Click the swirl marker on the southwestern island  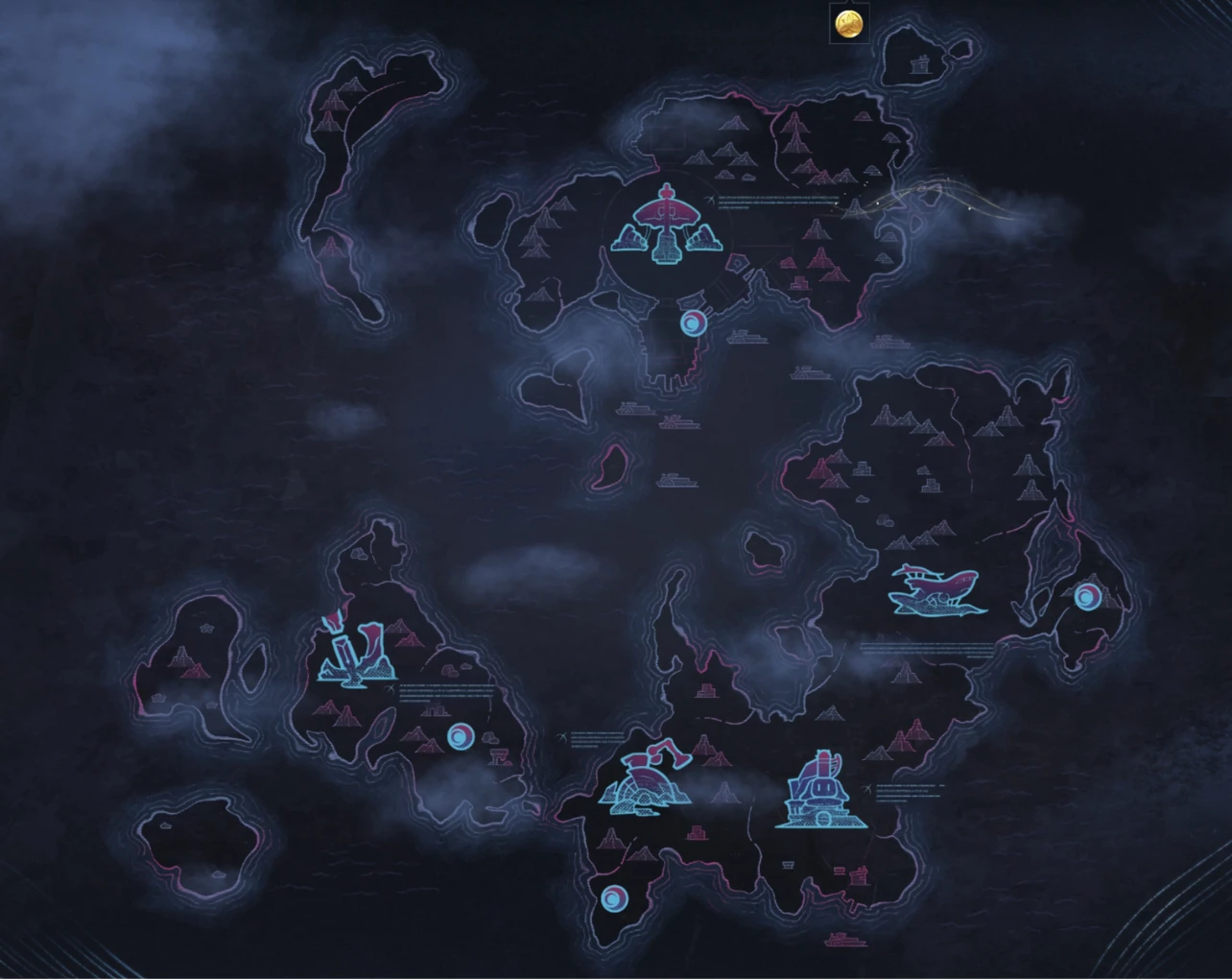(x=462, y=734)
